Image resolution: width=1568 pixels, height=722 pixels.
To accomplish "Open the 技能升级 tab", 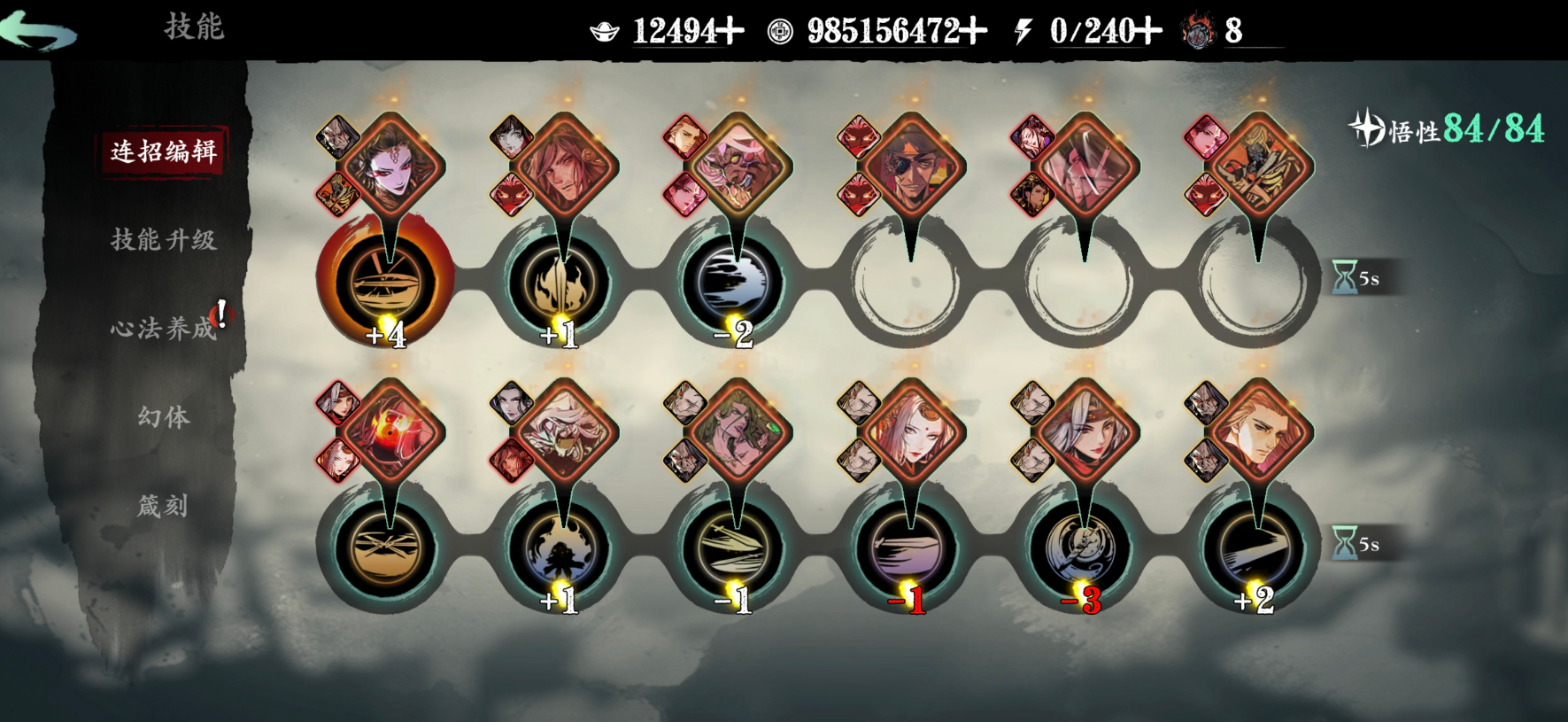I will coord(163,240).
